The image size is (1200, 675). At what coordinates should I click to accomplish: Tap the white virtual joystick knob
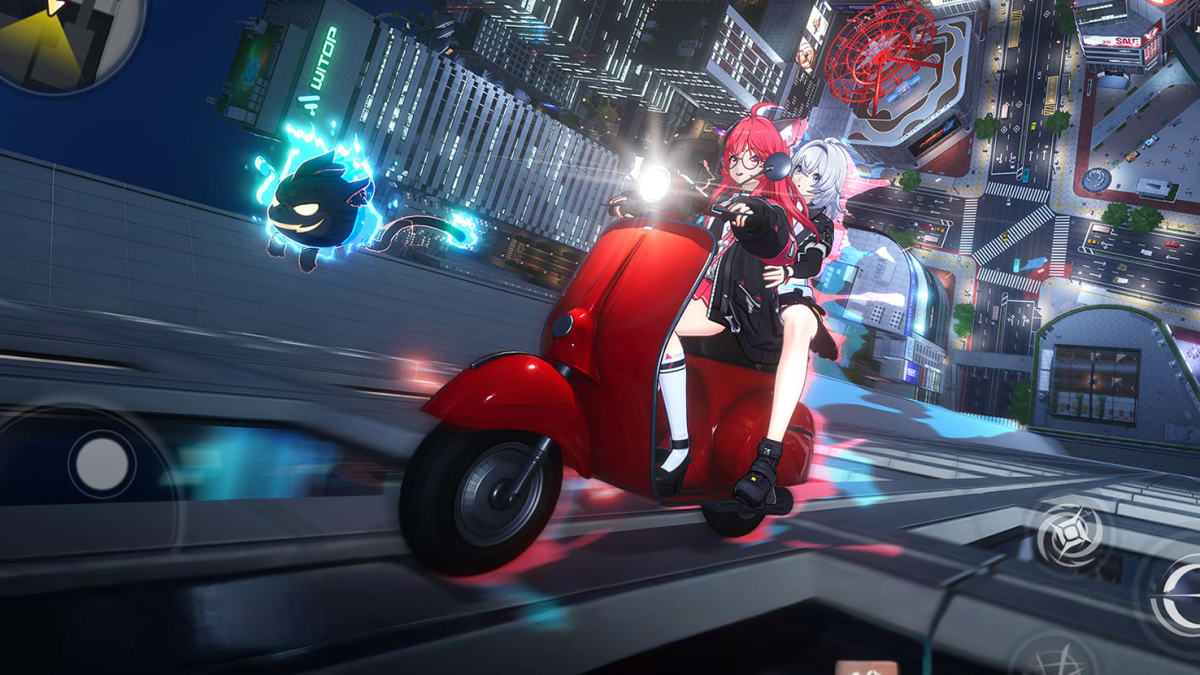click(x=102, y=464)
